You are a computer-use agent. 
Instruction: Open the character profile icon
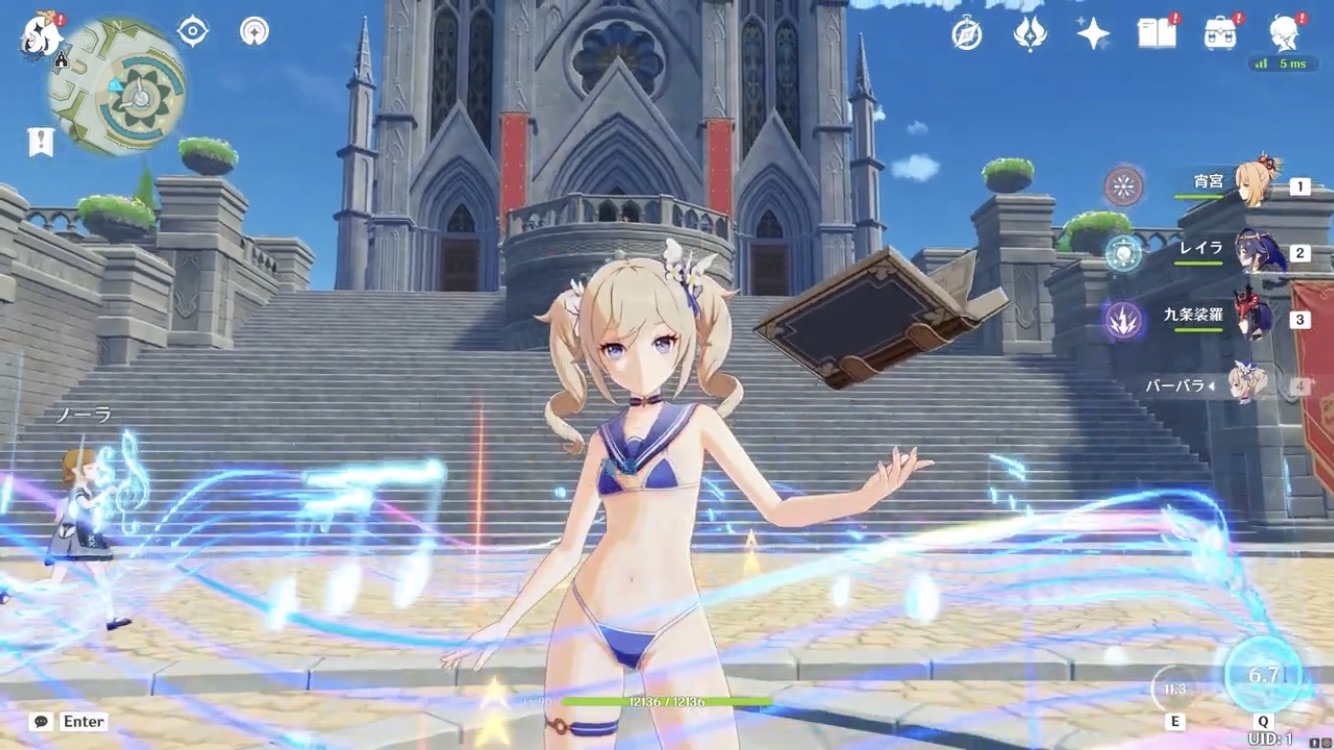(x=1284, y=34)
